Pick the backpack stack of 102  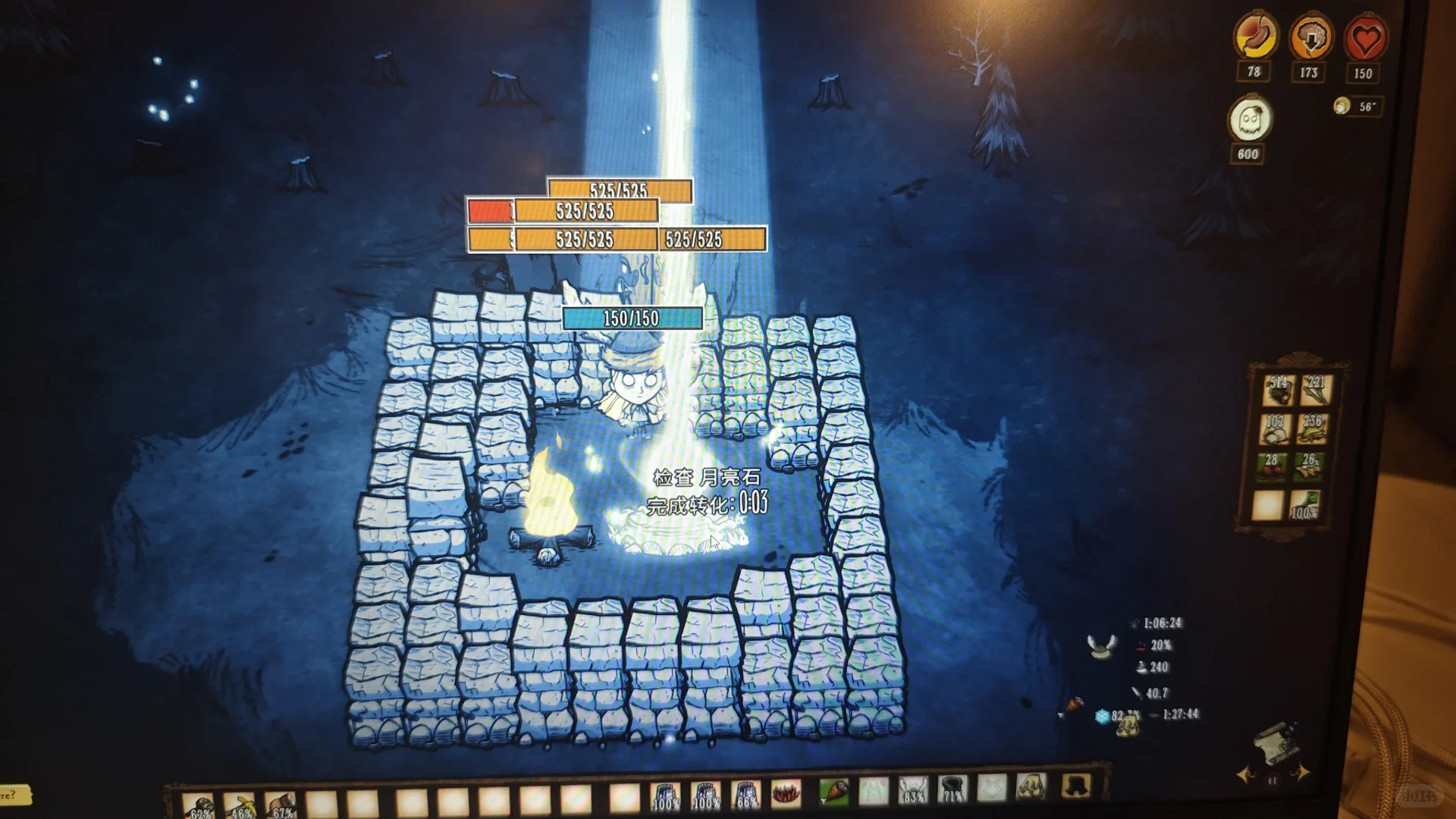1275,428
